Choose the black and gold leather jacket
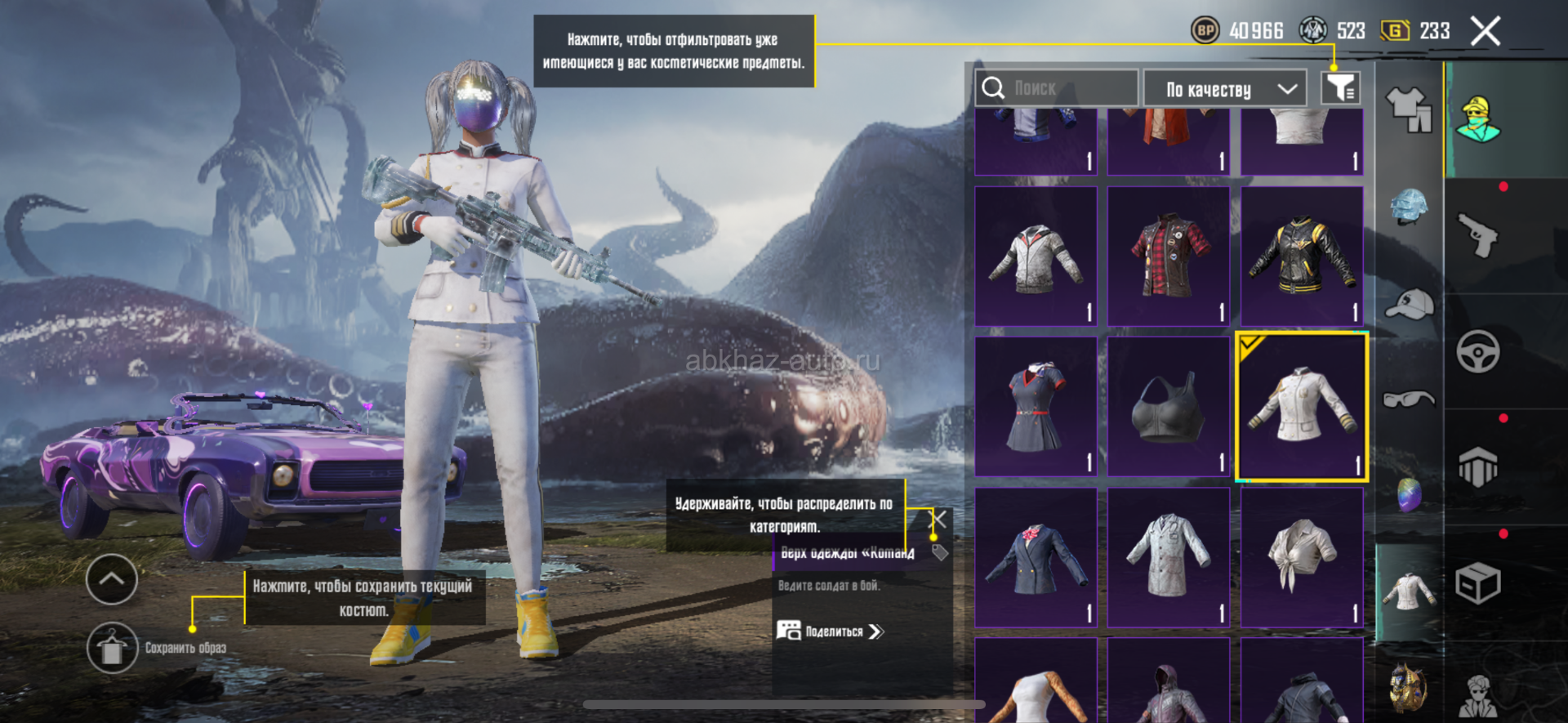 pyautogui.click(x=1302, y=257)
